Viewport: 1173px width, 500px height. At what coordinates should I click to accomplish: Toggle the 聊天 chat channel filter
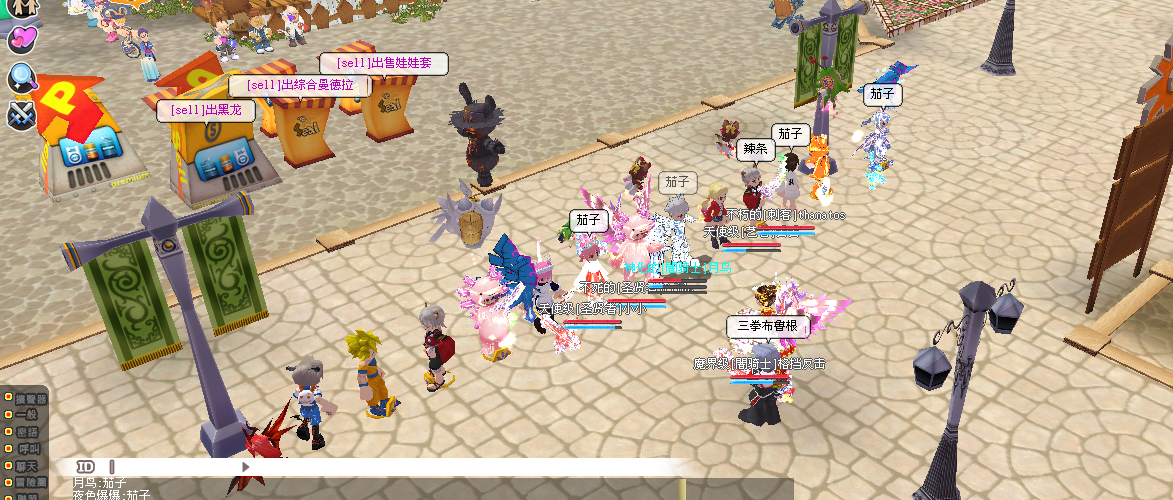point(26,466)
